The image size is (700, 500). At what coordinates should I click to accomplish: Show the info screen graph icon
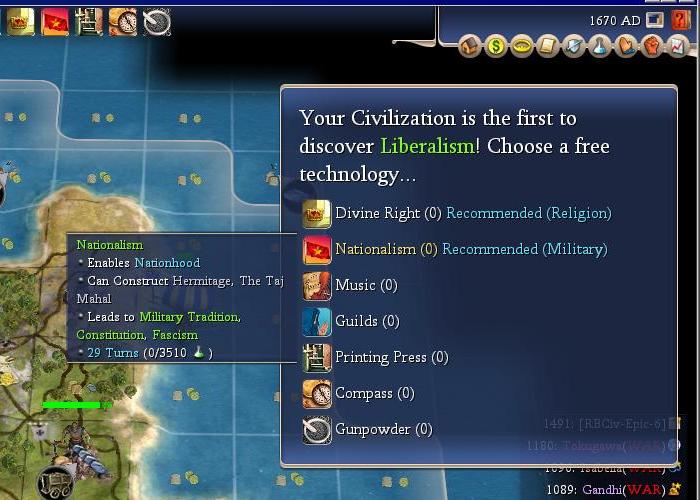click(678, 46)
